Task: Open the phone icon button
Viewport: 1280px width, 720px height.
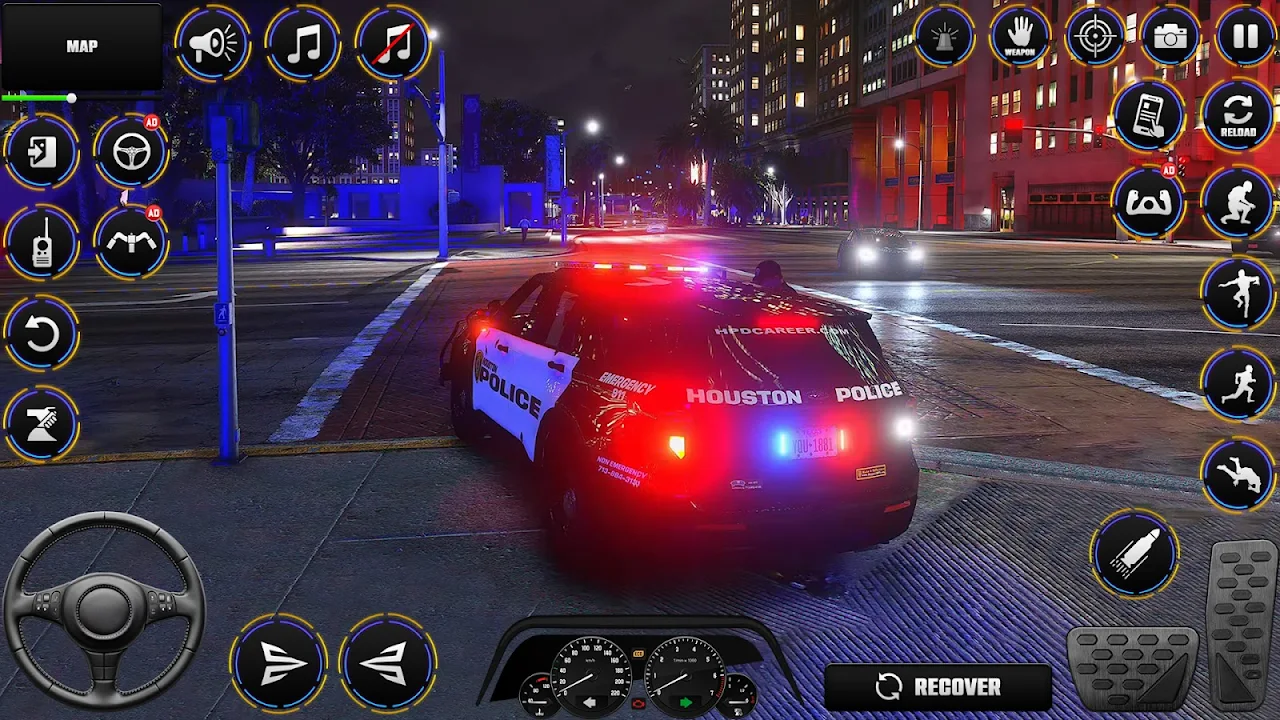Action: click(1147, 113)
